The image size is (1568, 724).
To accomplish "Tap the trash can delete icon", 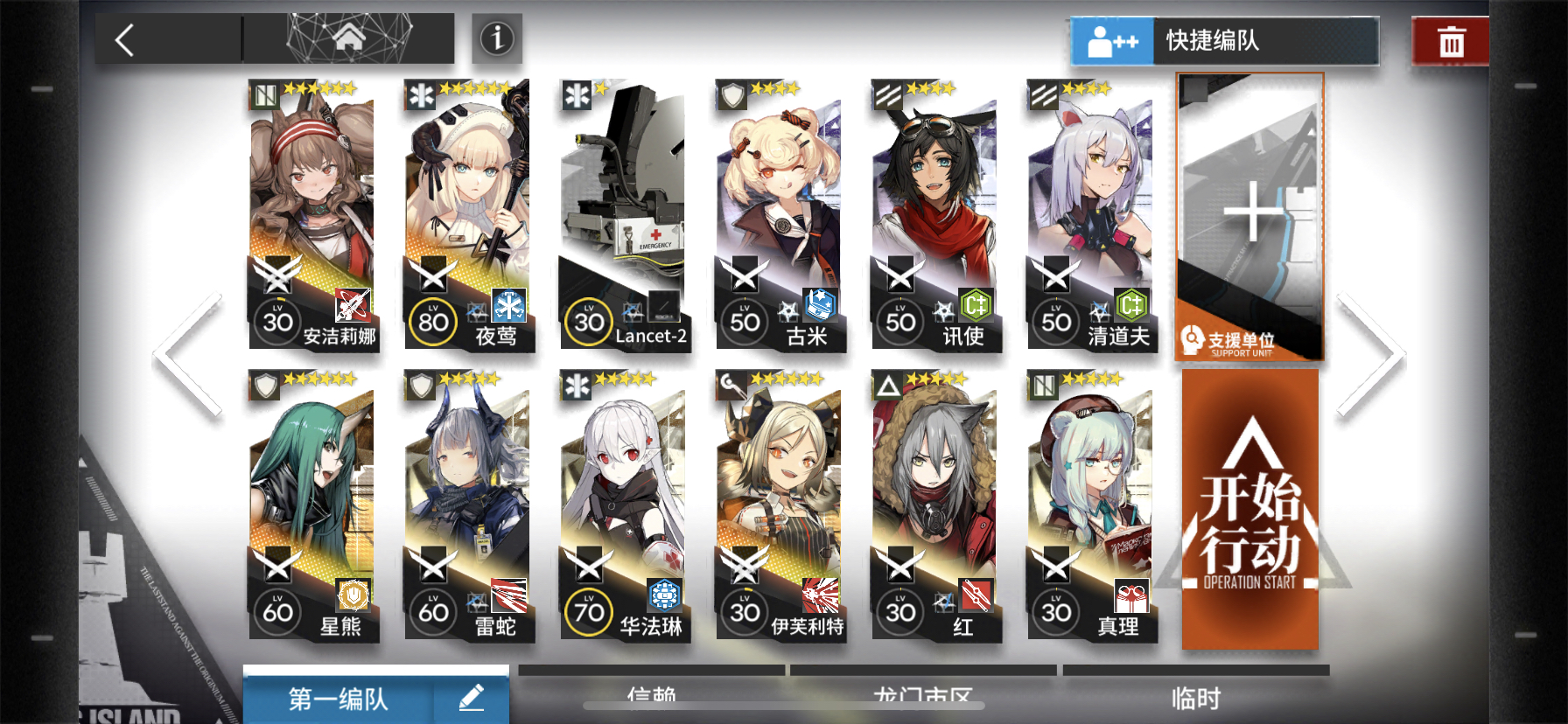I will [x=1450, y=39].
